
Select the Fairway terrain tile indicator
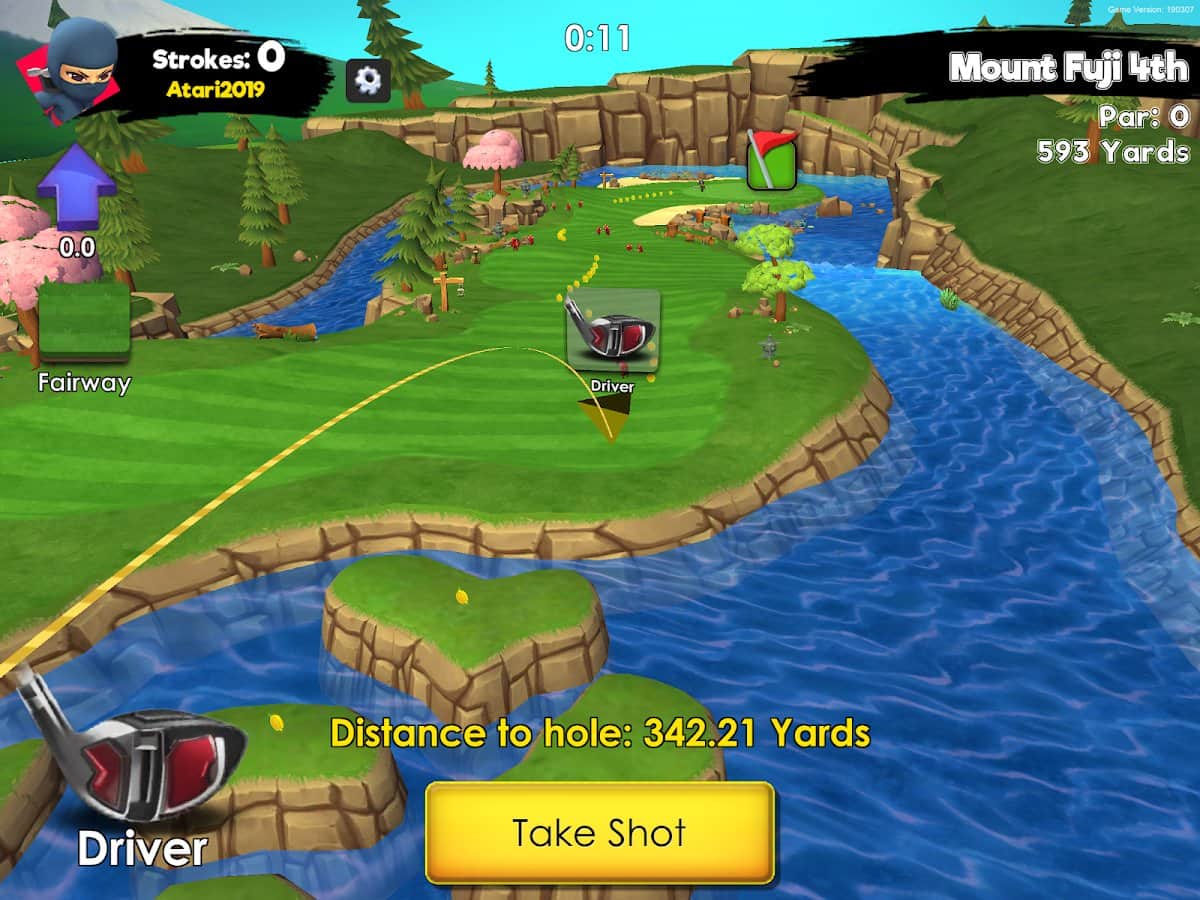pyautogui.click(x=84, y=320)
